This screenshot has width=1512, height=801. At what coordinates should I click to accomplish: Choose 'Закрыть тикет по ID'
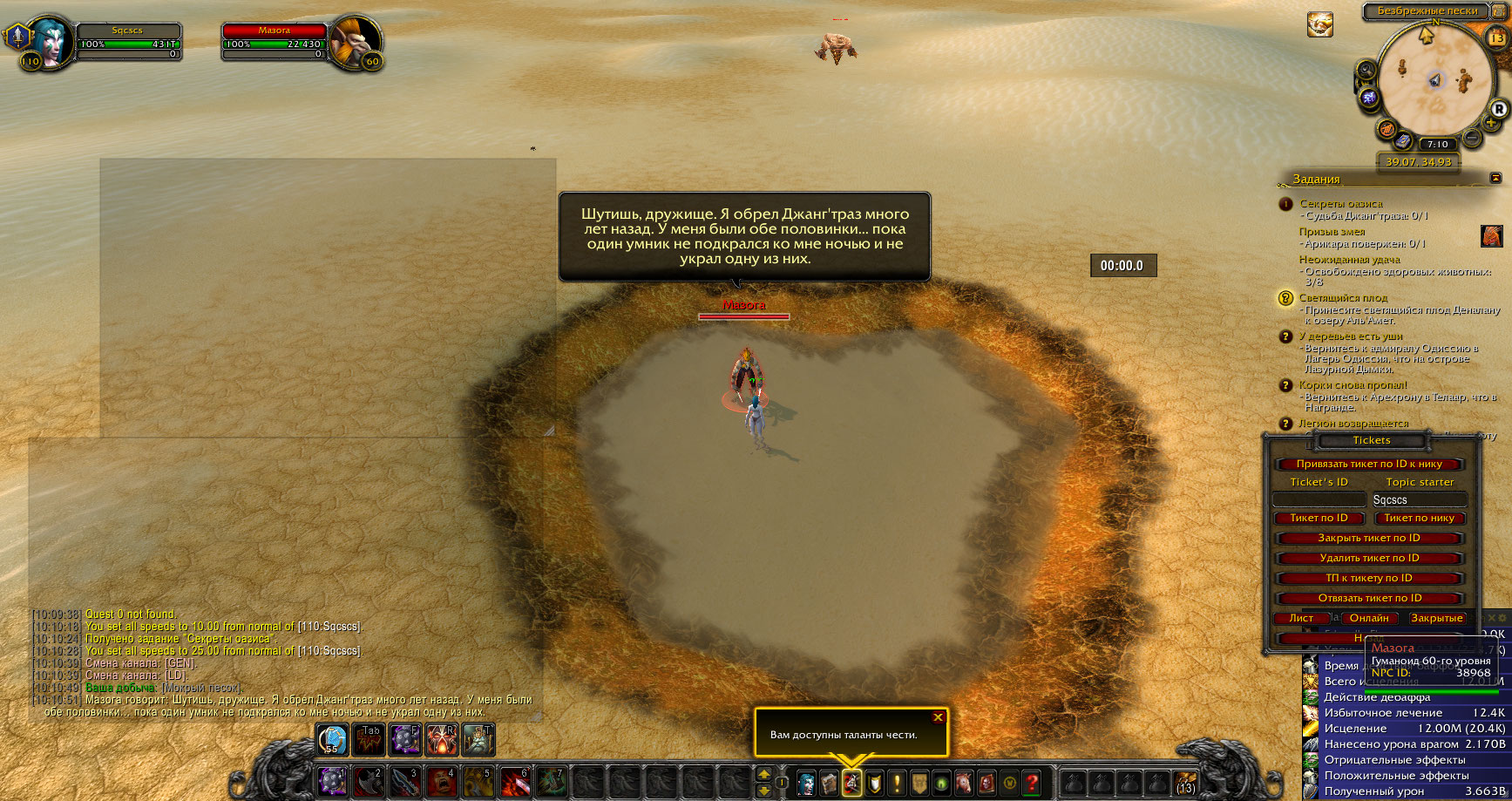point(1368,538)
